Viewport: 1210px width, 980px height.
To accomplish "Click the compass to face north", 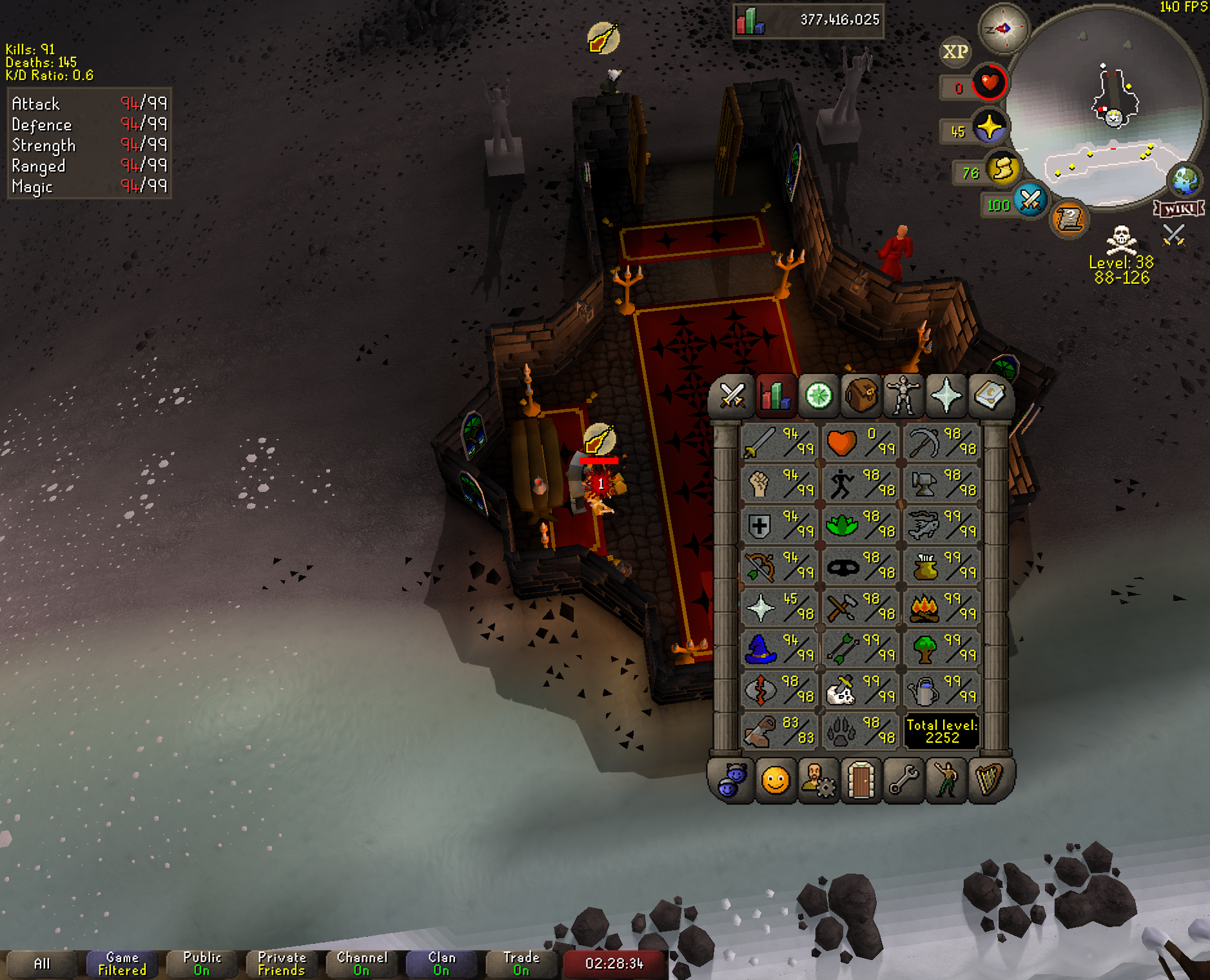I will point(1003,28).
